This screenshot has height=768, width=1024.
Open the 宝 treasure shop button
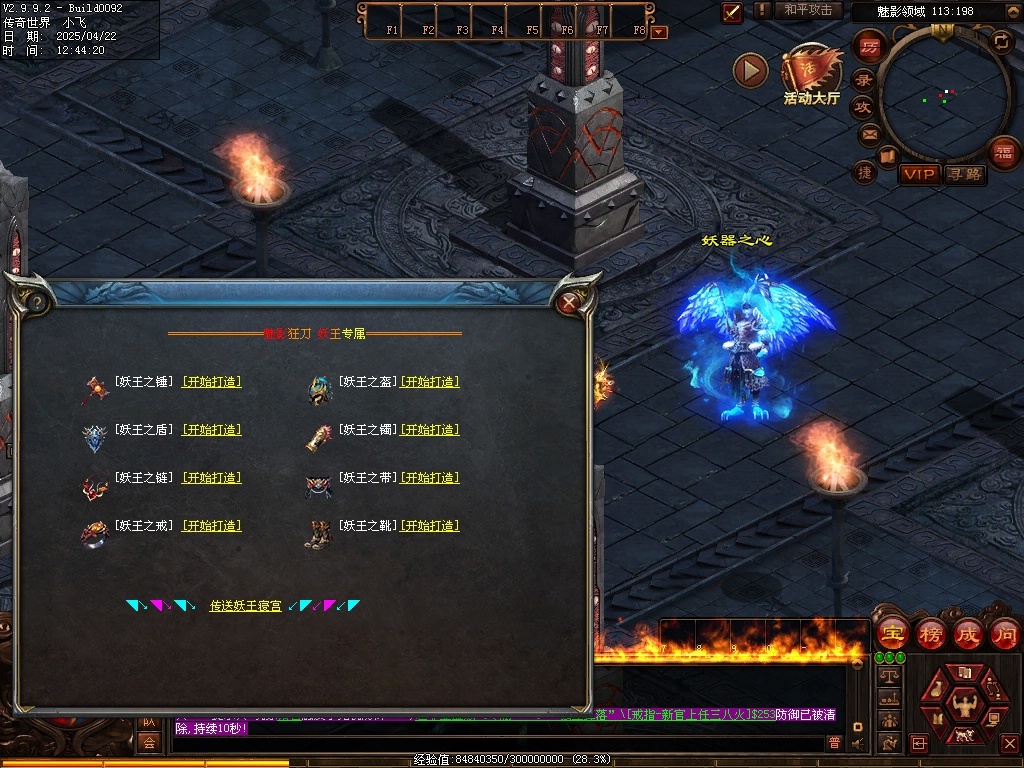coord(892,633)
